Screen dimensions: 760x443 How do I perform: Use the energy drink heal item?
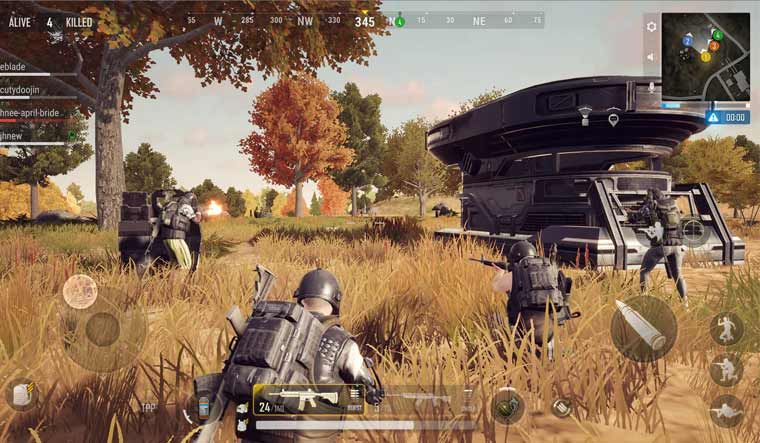click(x=204, y=408)
